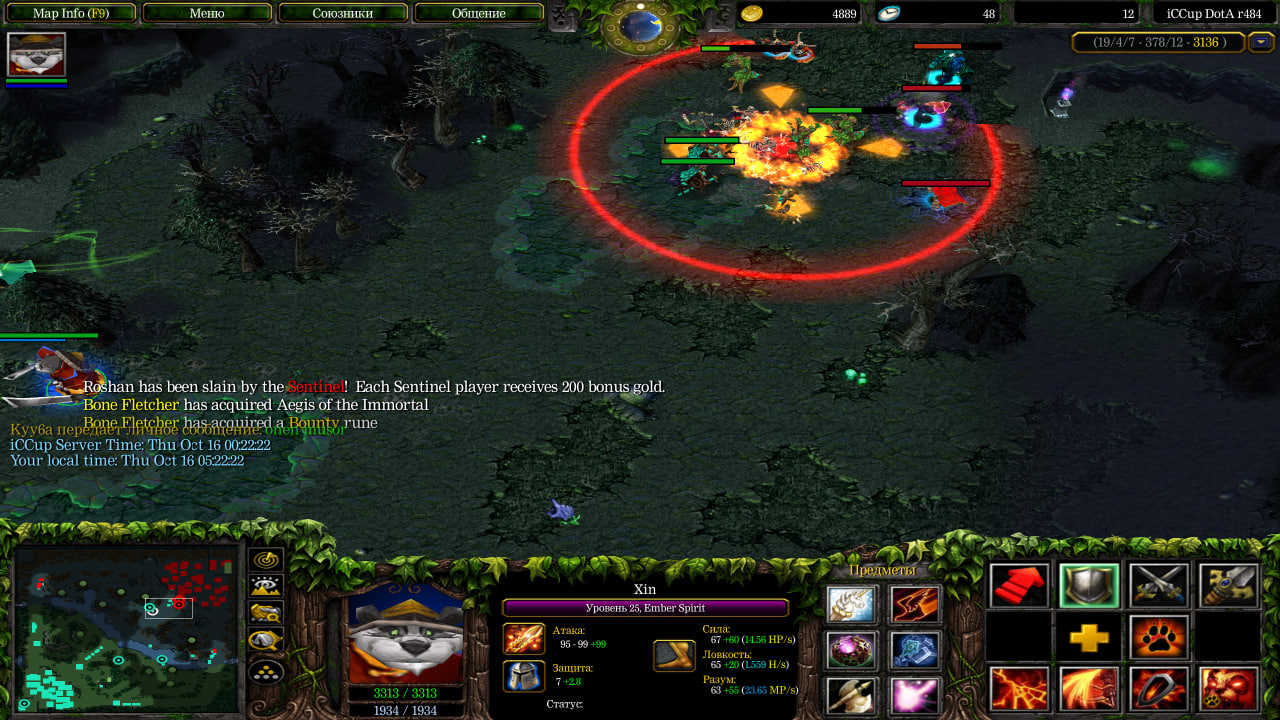The width and height of the screenshot is (1280, 720).
Task: Toggle the minimap terrain visibility button
Action: [x=266, y=587]
